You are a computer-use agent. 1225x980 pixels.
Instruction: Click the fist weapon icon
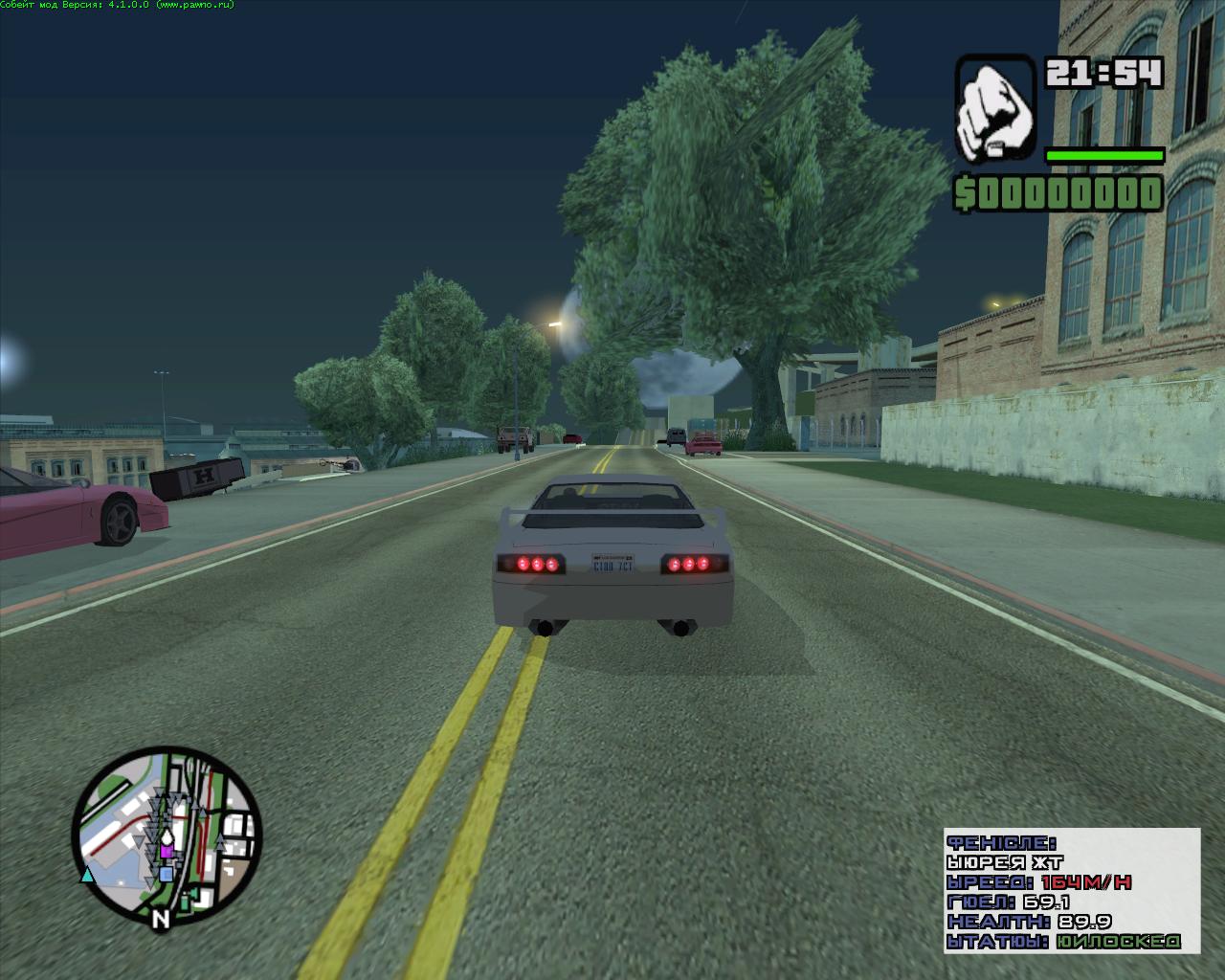[x=994, y=108]
